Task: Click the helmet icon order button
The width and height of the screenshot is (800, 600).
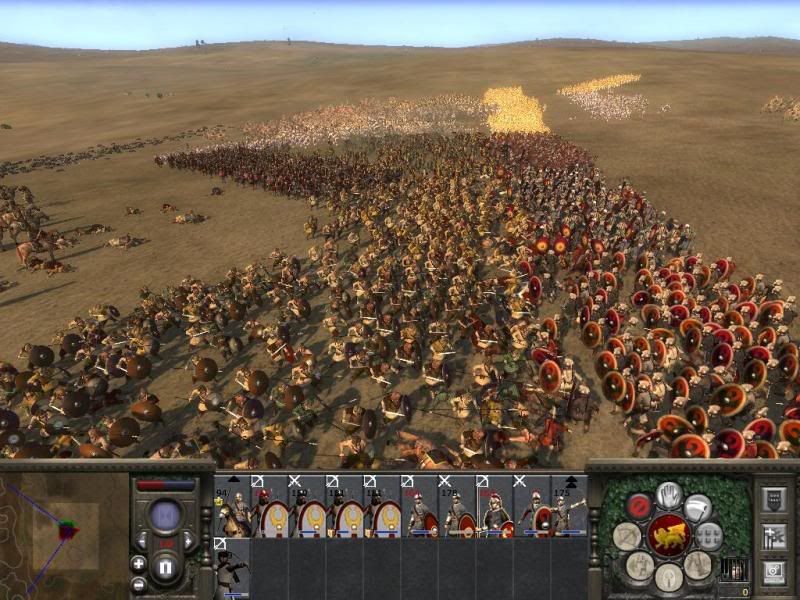Action: pyautogui.click(x=669, y=576)
